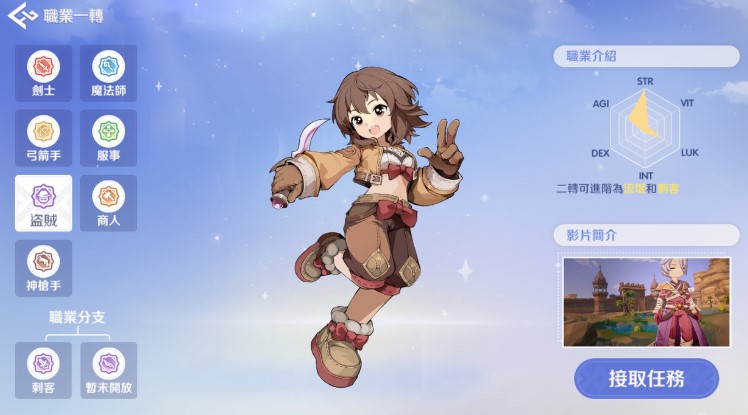Open the 刺客 assassin job branch
This screenshot has height=415, width=748.
(x=43, y=369)
